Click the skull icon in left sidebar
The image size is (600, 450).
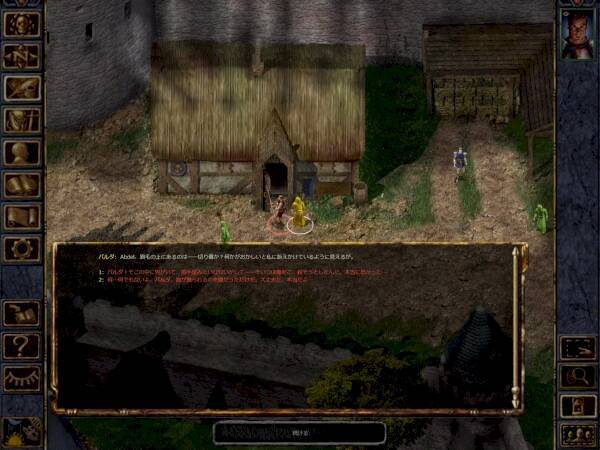22,24
